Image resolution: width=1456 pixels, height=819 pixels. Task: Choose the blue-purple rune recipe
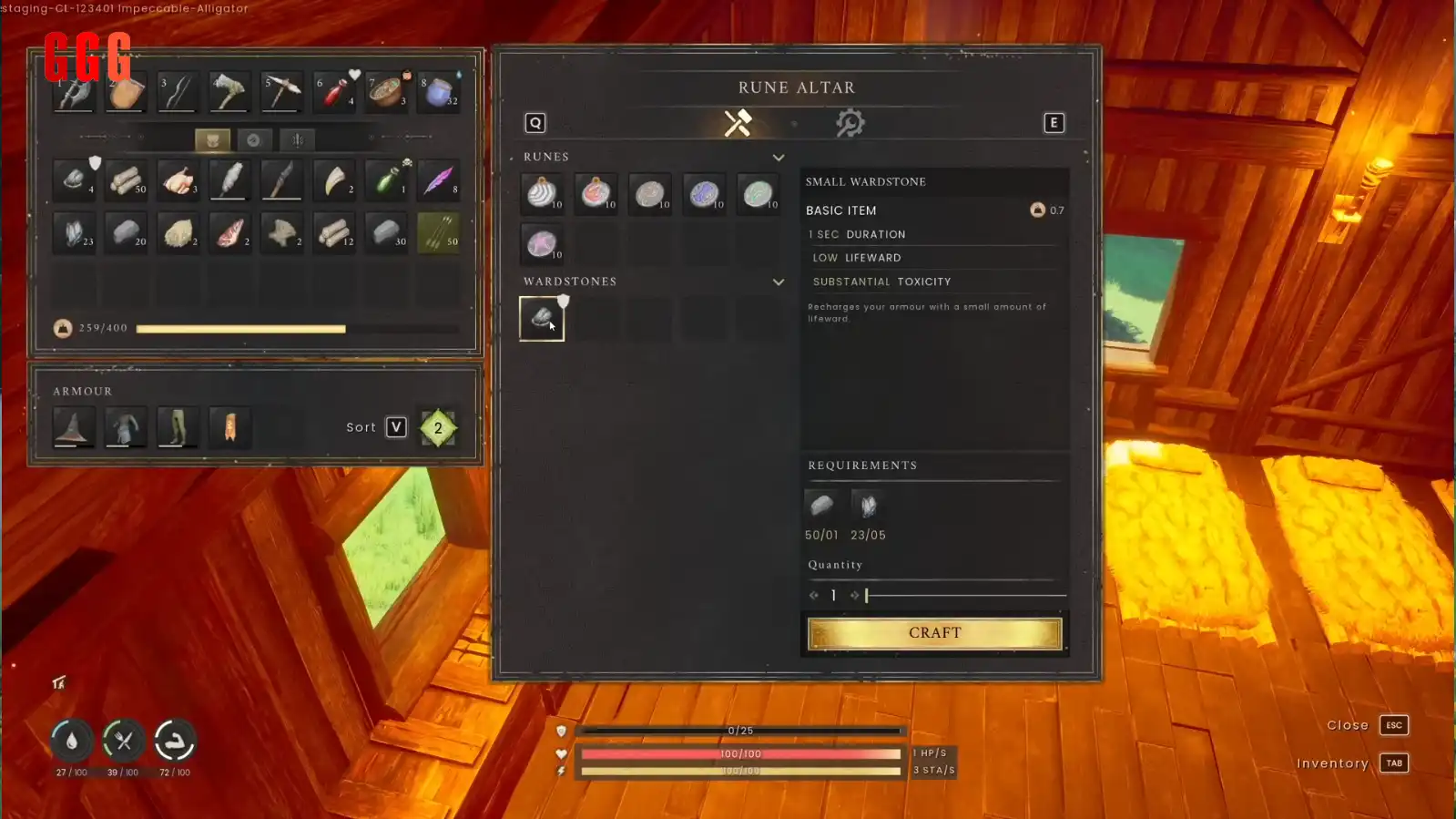click(x=704, y=193)
